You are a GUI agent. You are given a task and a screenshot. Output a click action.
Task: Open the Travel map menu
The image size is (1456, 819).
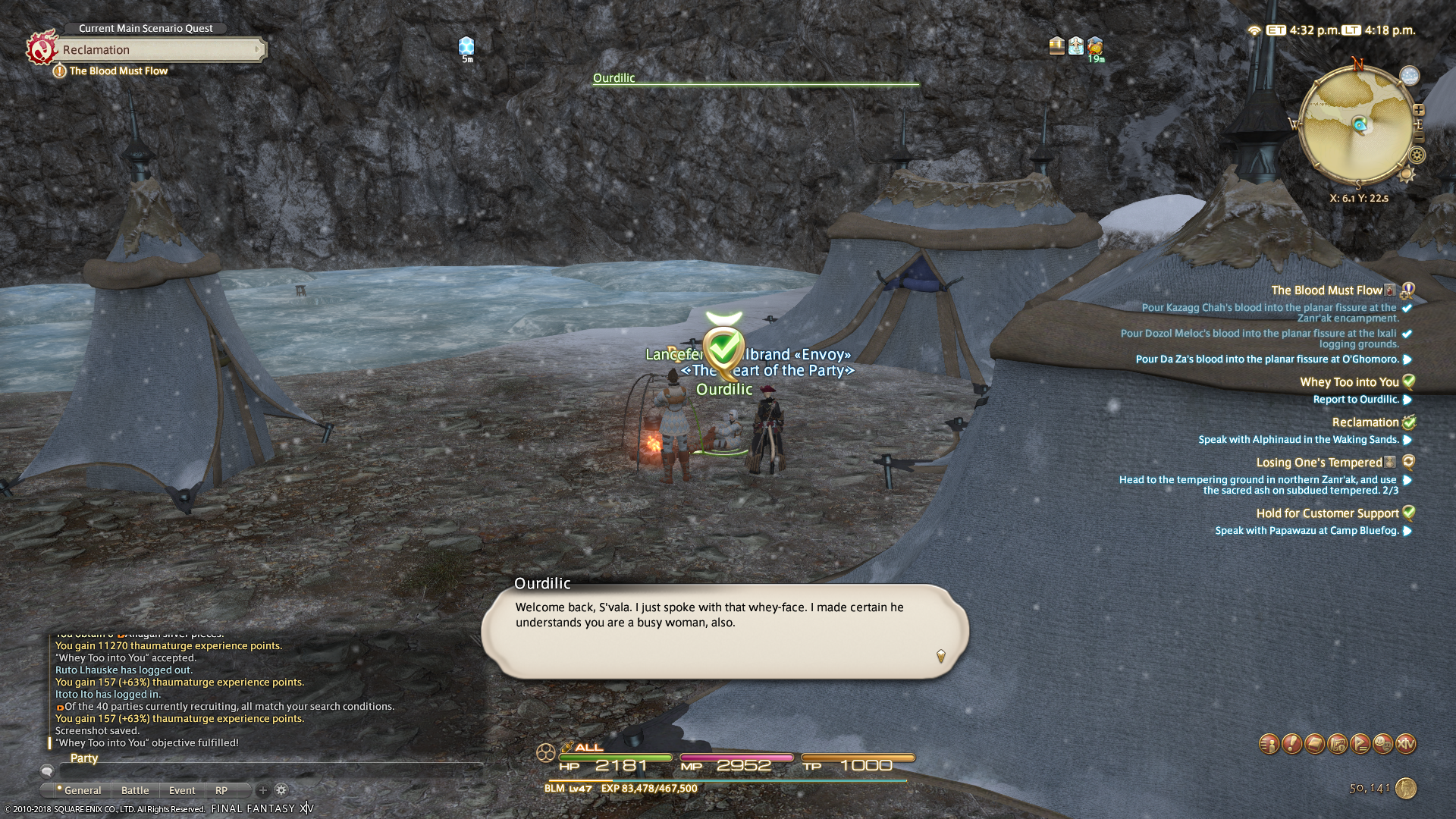tap(1337, 744)
